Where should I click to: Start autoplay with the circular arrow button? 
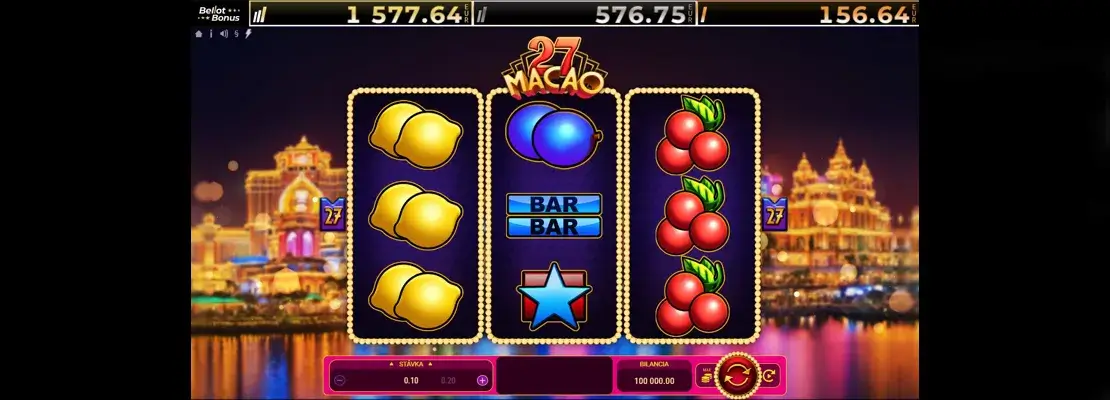(x=767, y=376)
